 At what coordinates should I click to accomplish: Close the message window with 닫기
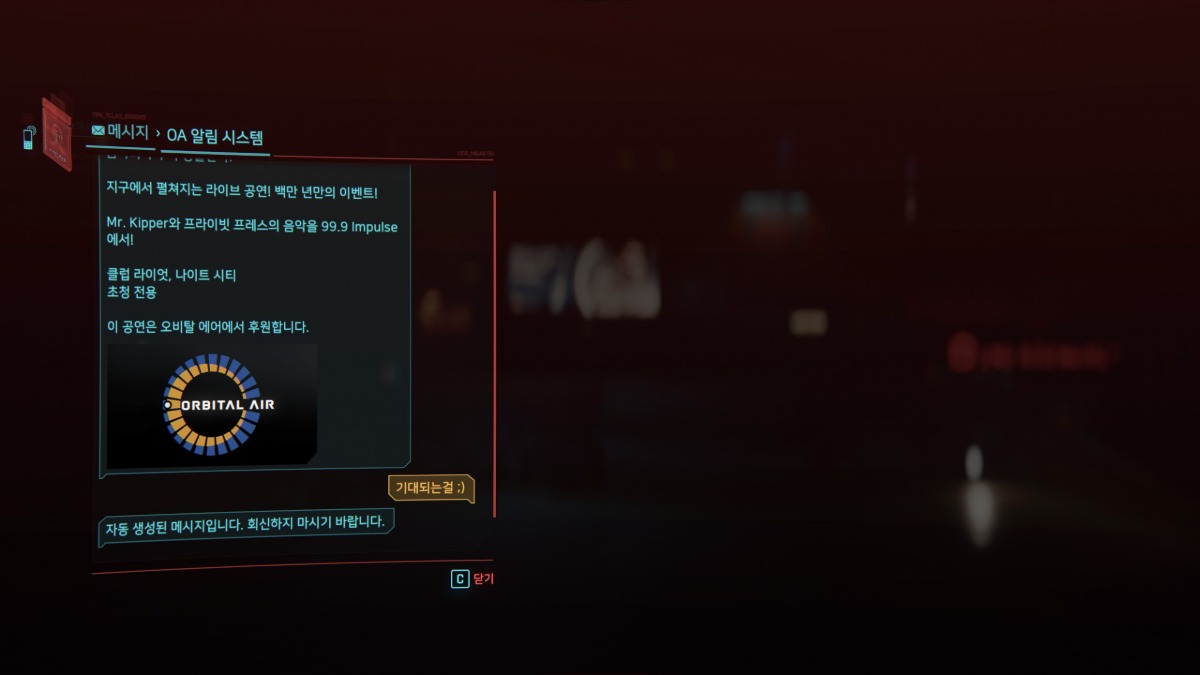[x=473, y=579]
